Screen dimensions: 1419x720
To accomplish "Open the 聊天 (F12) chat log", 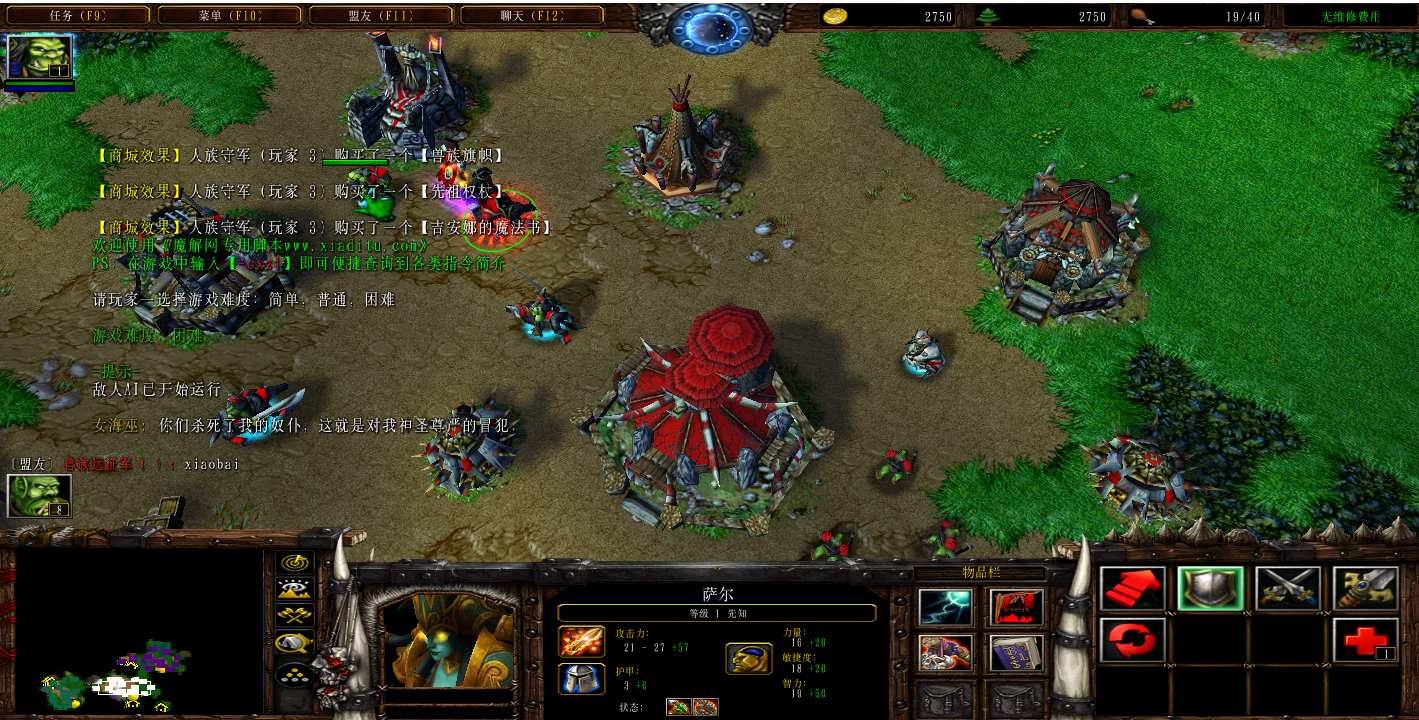I will point(532,16).
